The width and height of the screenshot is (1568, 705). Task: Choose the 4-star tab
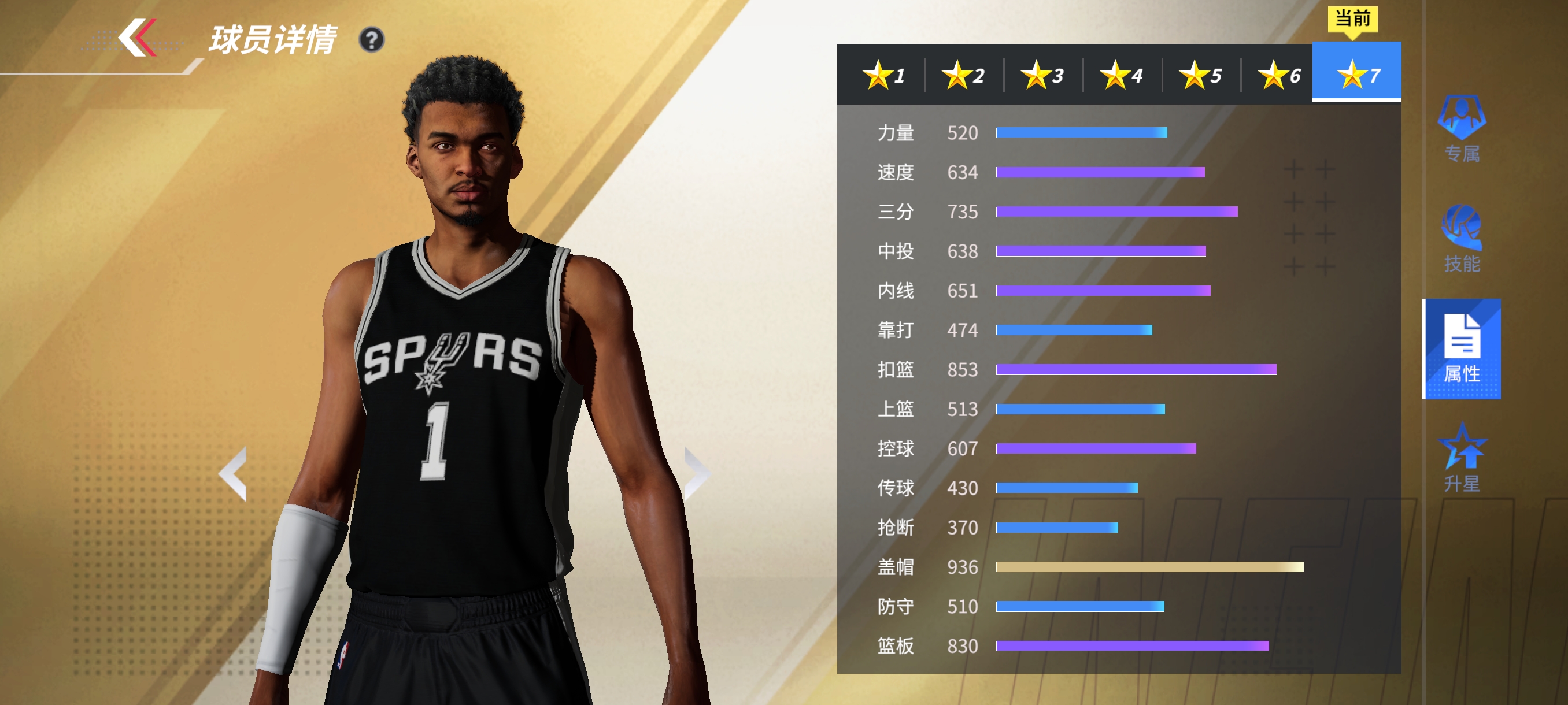point(1121,76)
